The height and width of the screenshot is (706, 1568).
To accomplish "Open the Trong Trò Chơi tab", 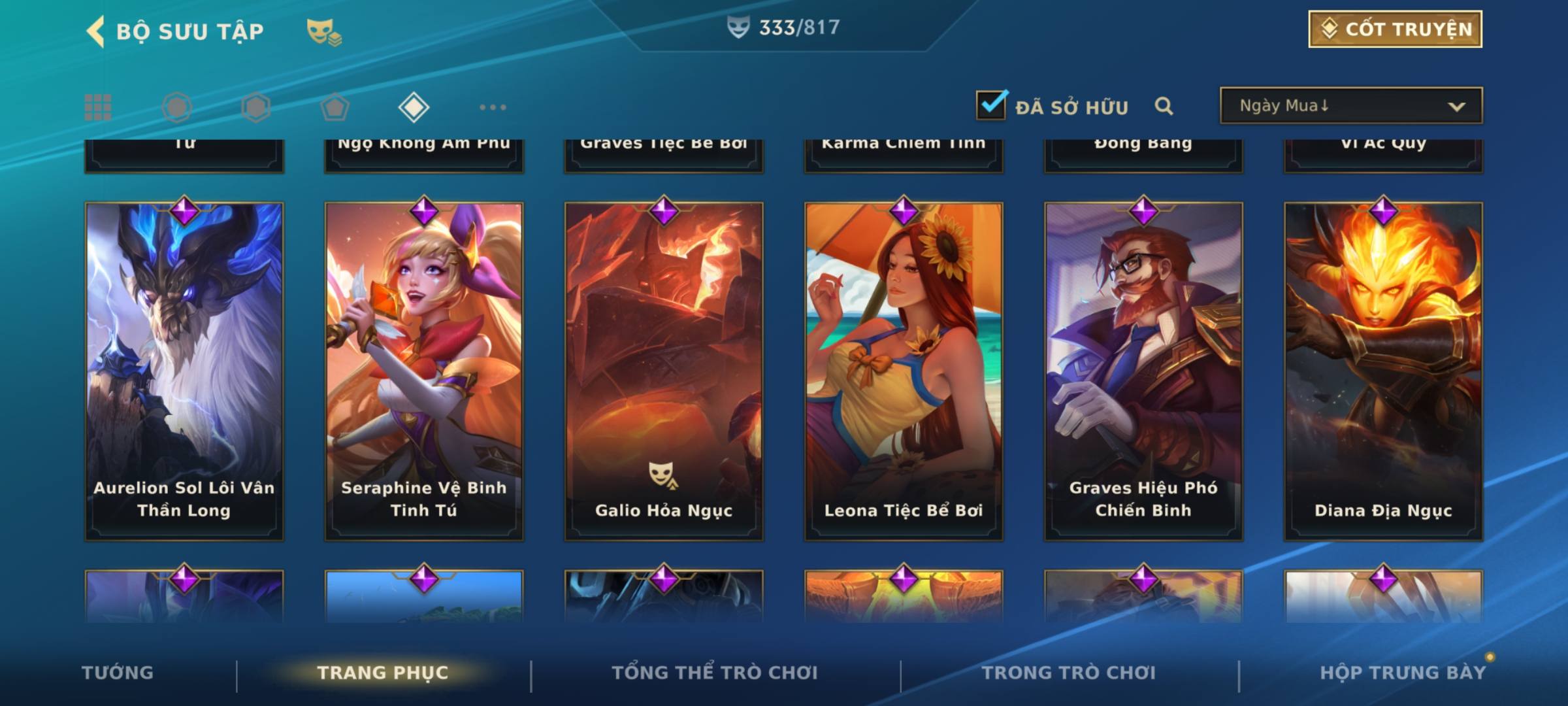I will pyautogui.click(x=1069, y=673).
